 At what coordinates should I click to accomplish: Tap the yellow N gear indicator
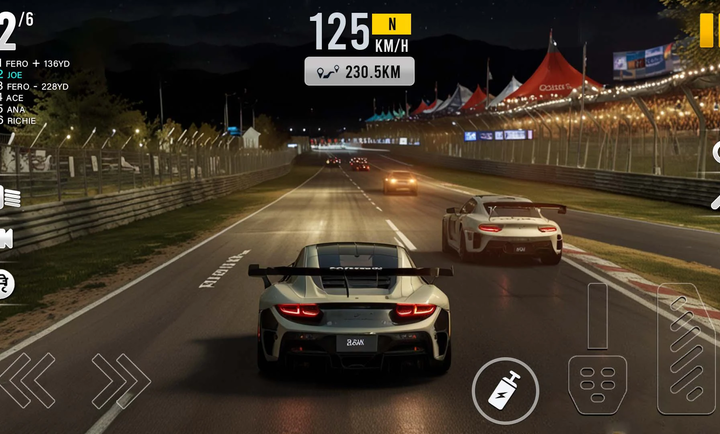point(391,24)
